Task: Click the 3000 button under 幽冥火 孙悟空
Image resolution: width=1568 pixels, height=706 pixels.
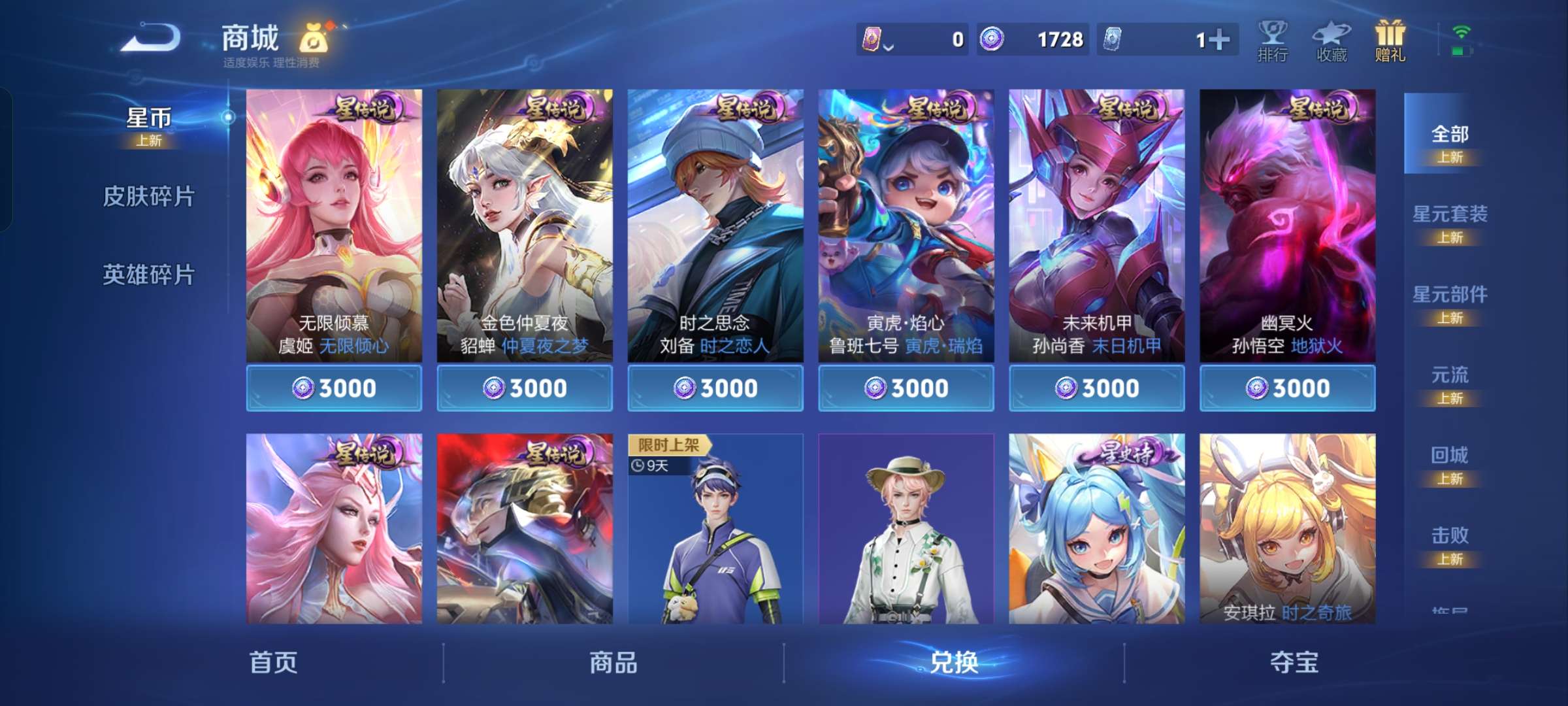Action: 1286,388
